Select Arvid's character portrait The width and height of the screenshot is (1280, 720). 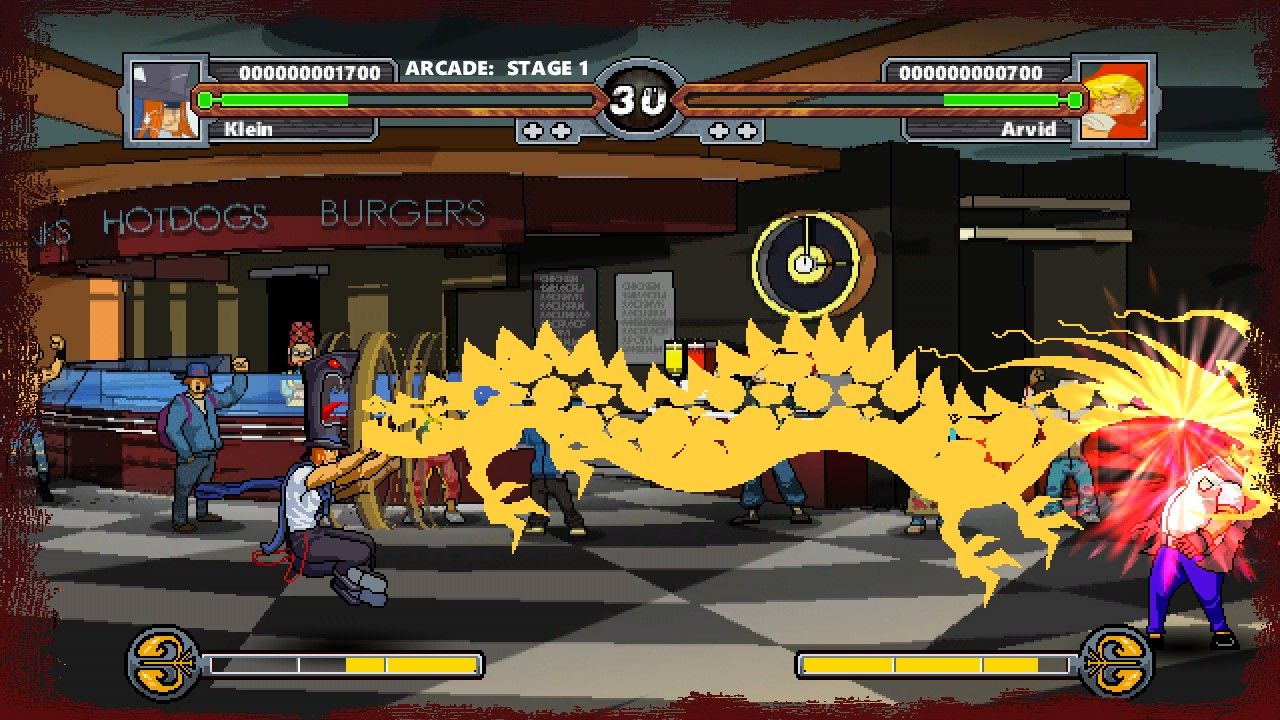pos(1113,100)
